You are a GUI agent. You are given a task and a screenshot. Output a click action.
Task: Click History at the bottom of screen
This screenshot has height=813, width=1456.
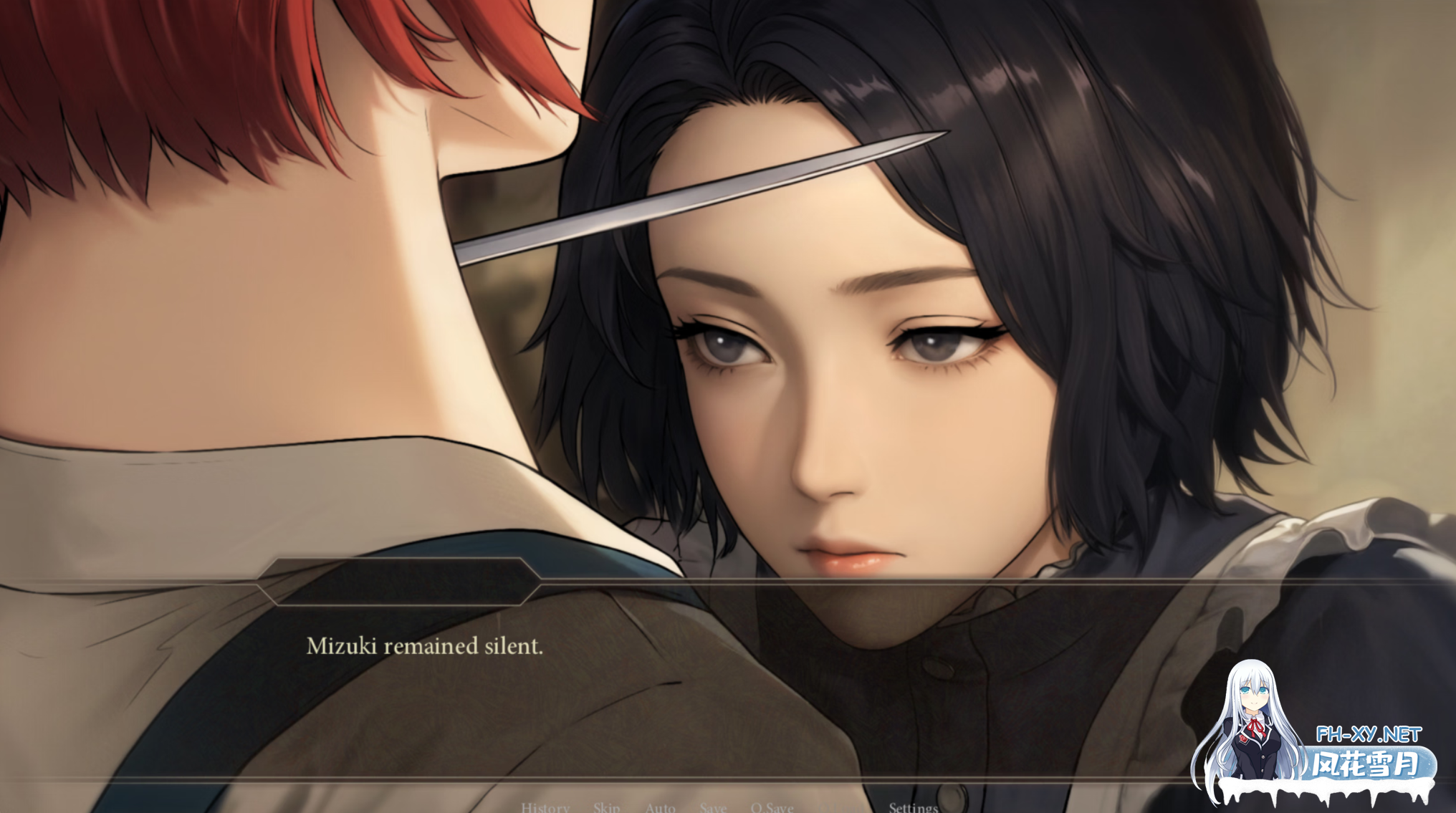(x=545, y=807)
